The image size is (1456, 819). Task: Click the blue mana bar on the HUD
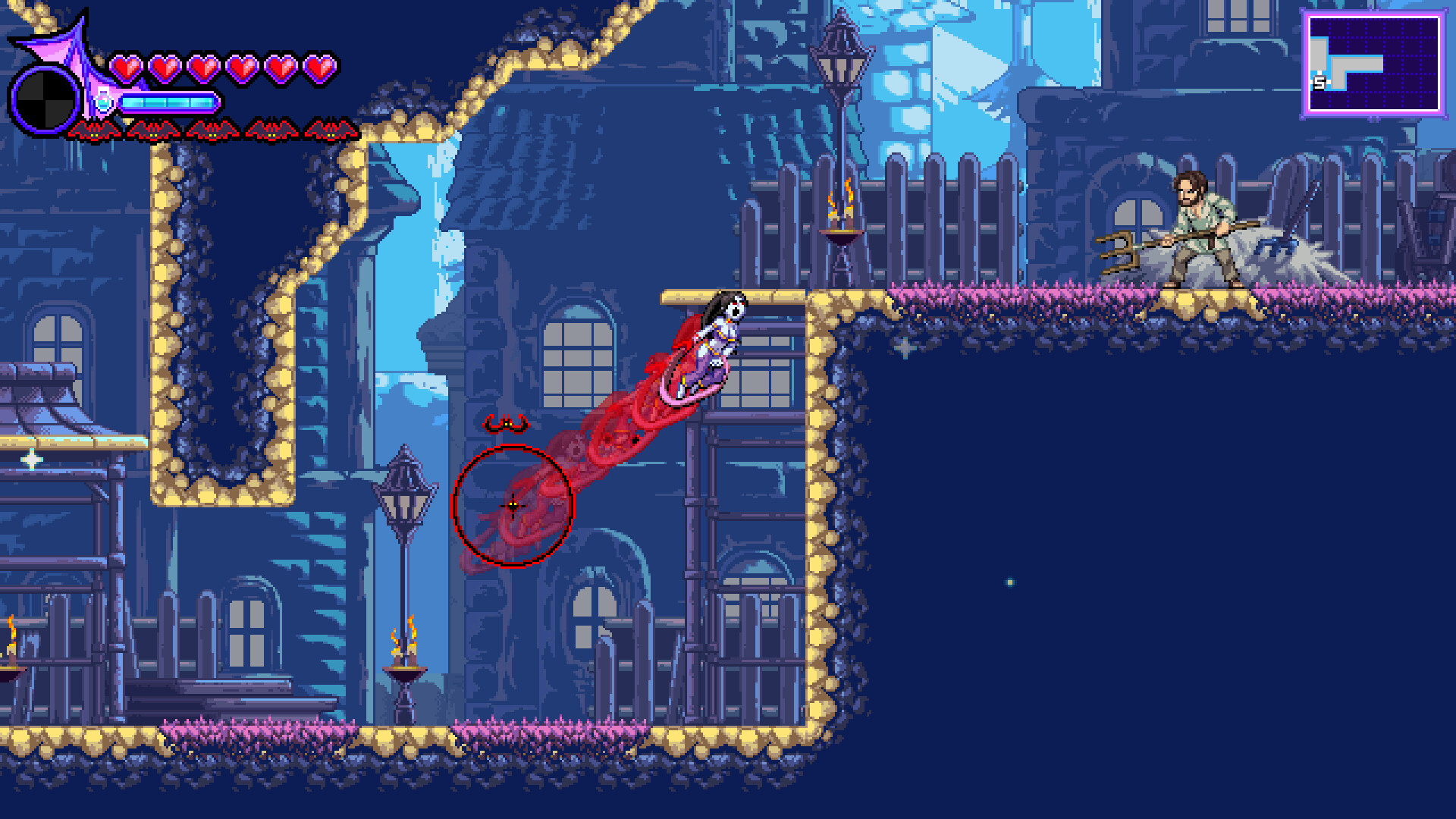tap(171, 101)
